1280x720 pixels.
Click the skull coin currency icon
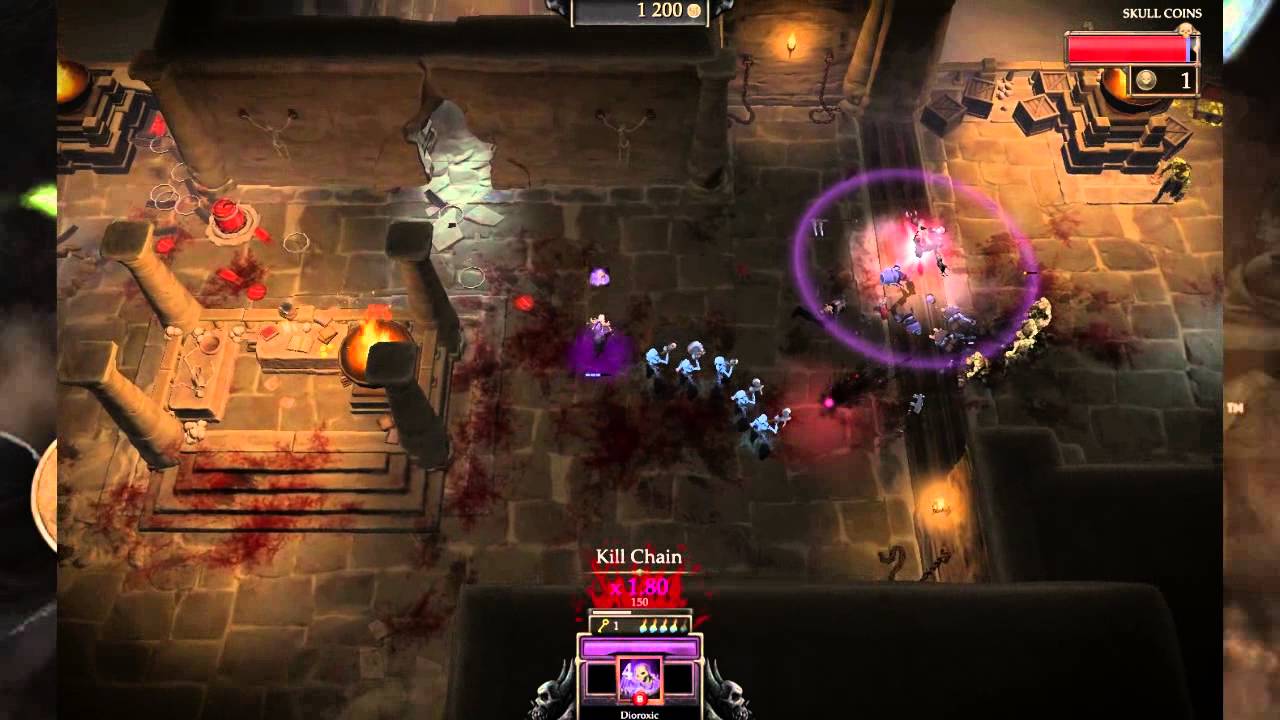point(1146,80)
